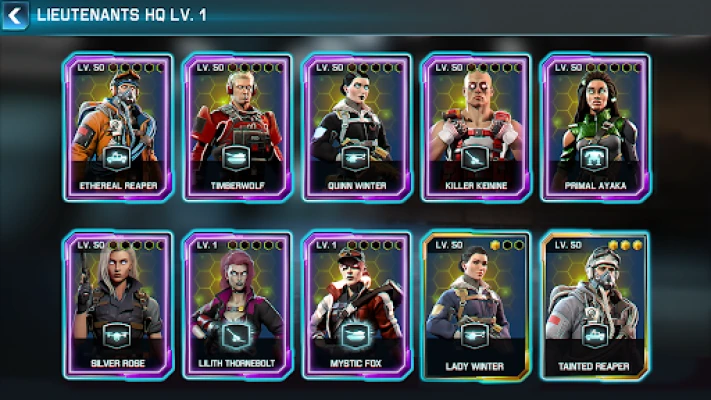View the Tainted Reaper lieutenant card

tap(595, 305)
